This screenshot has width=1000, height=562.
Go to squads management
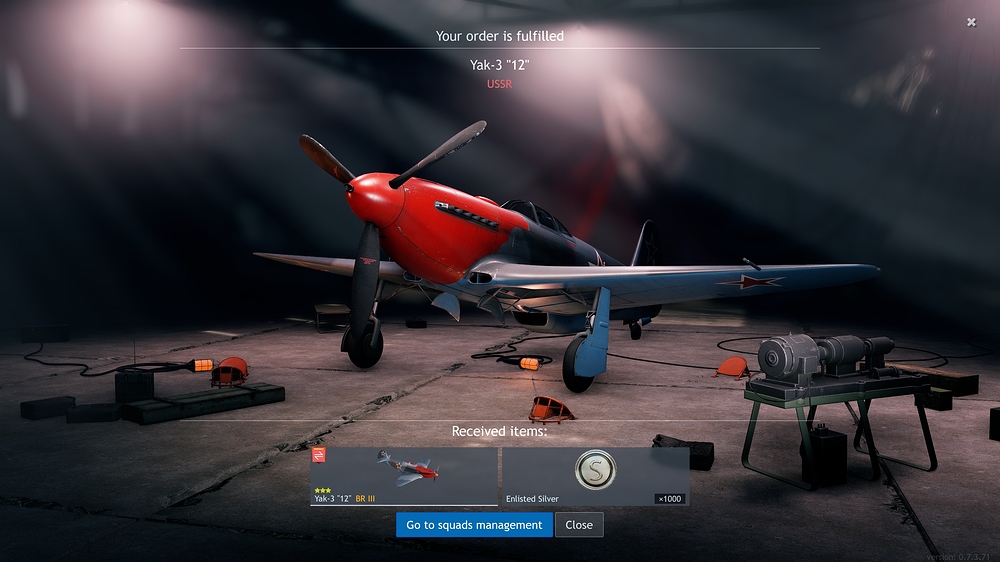coord(474,525)
